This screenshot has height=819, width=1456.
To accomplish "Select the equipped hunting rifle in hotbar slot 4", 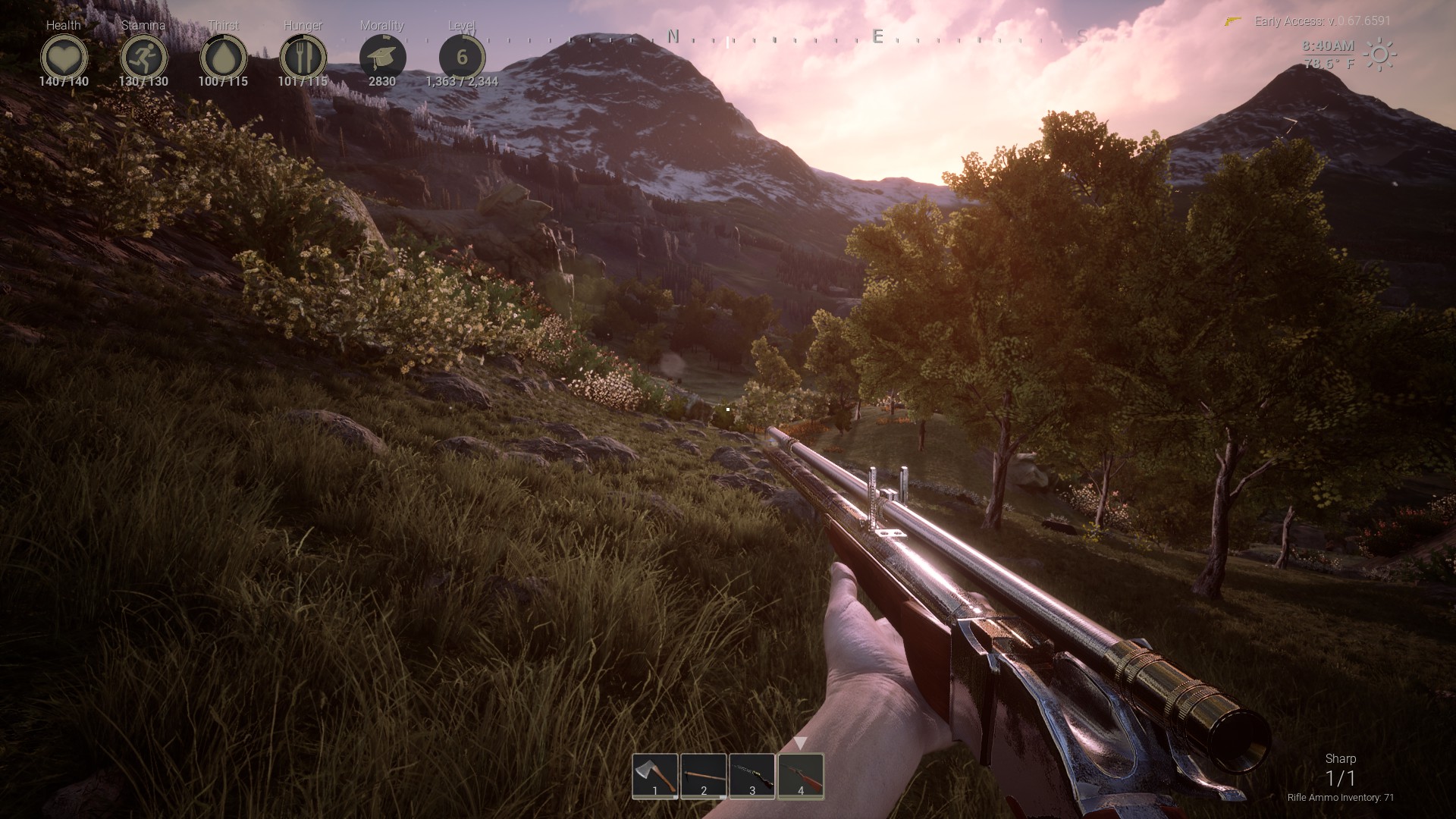I will coord(799,777).
